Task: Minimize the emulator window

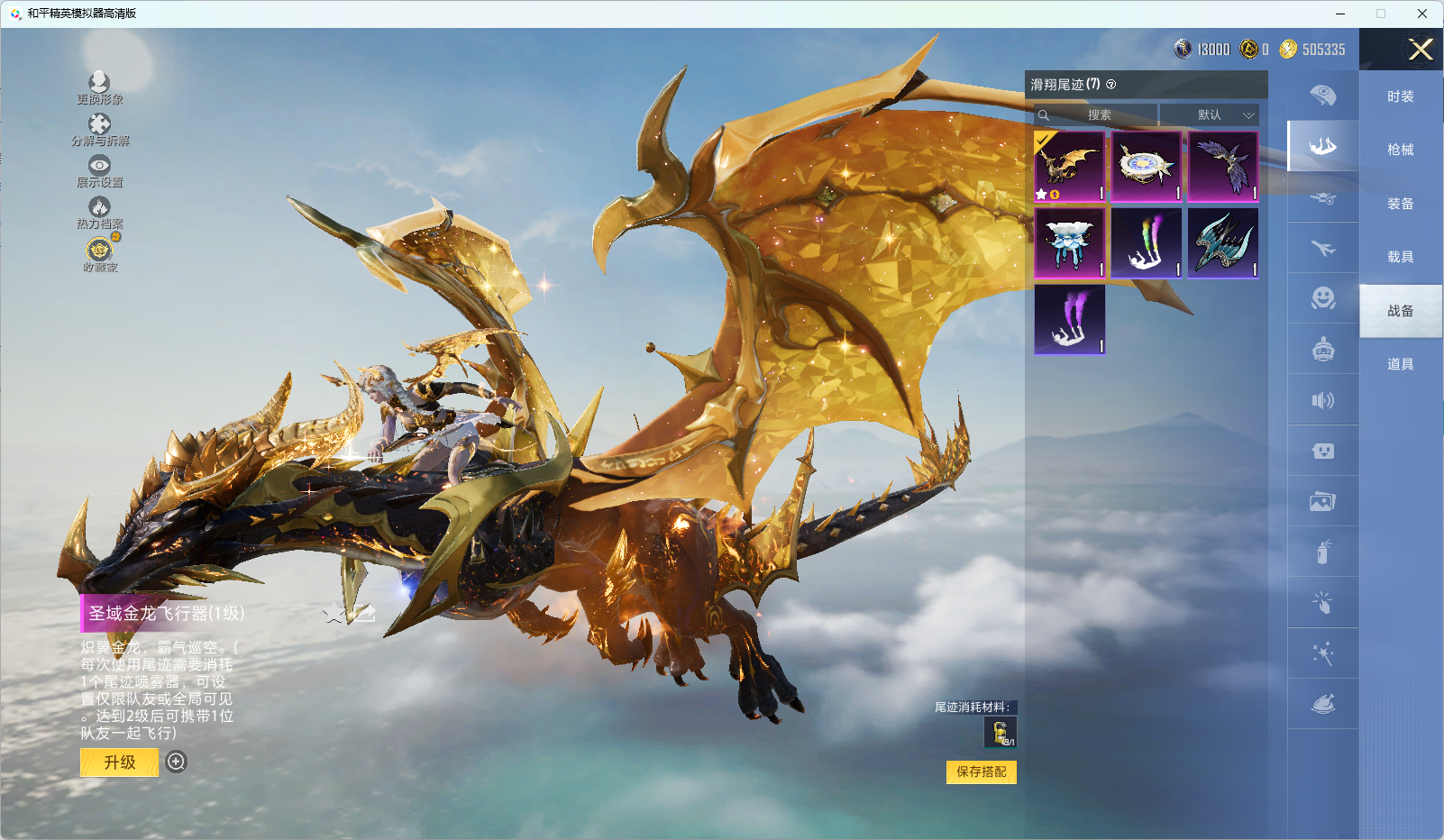Action: point(1340,14)
